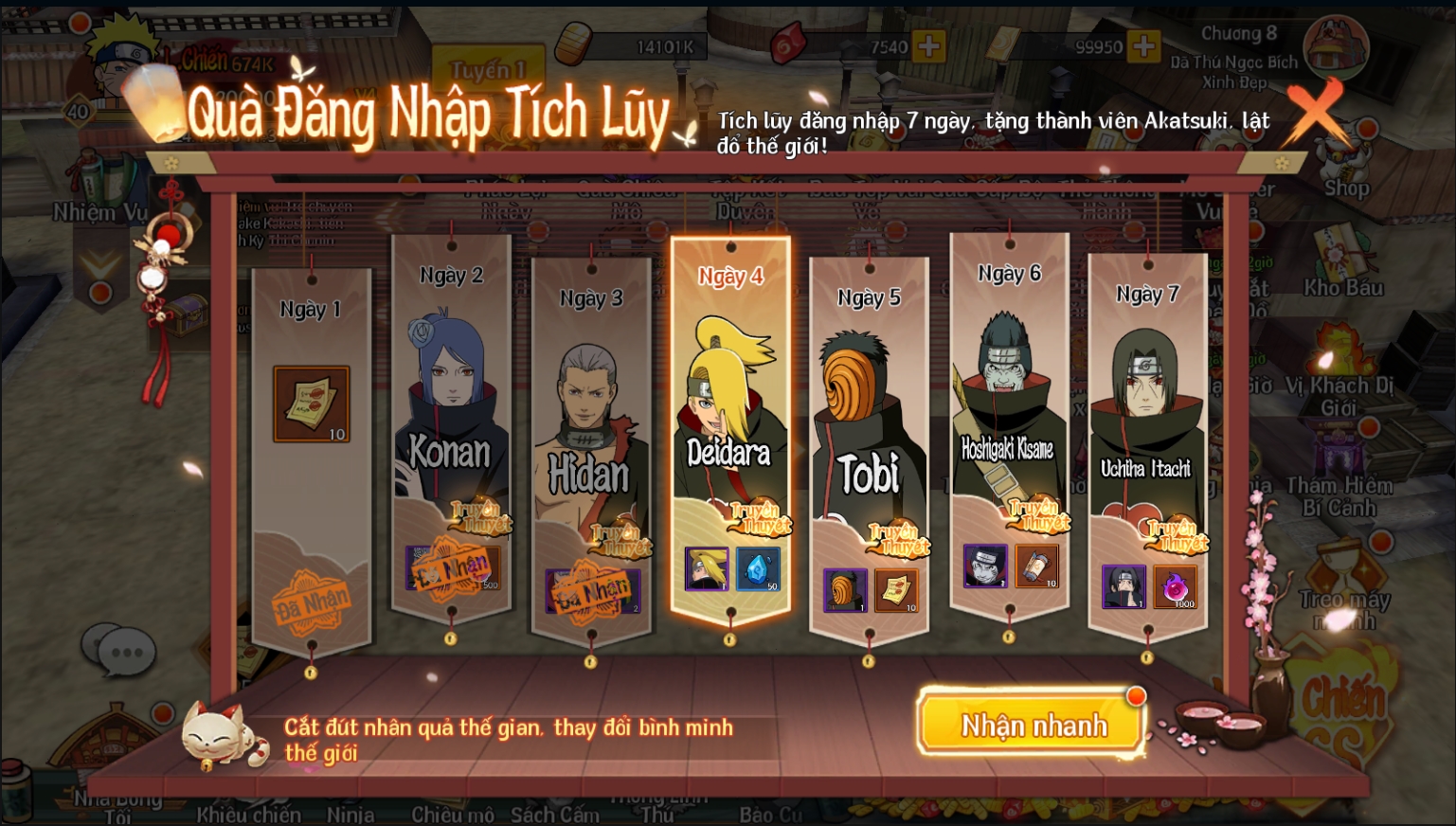Inspect the Kisame portrait reward icon

coord(985,566)
